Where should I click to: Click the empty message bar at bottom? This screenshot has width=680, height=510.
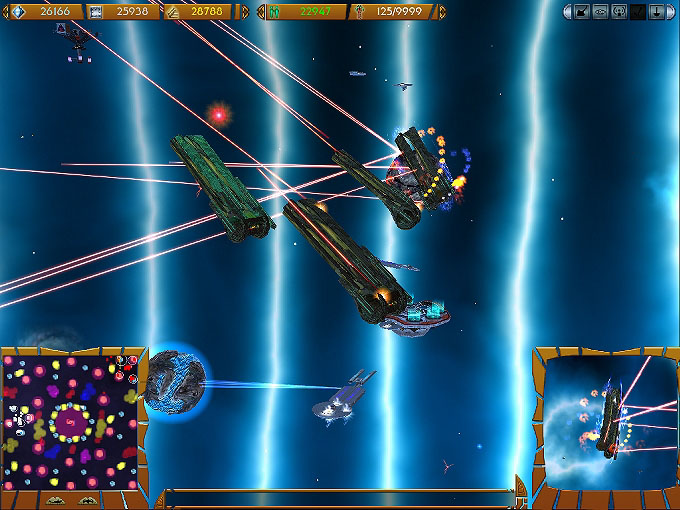point(340,495)
